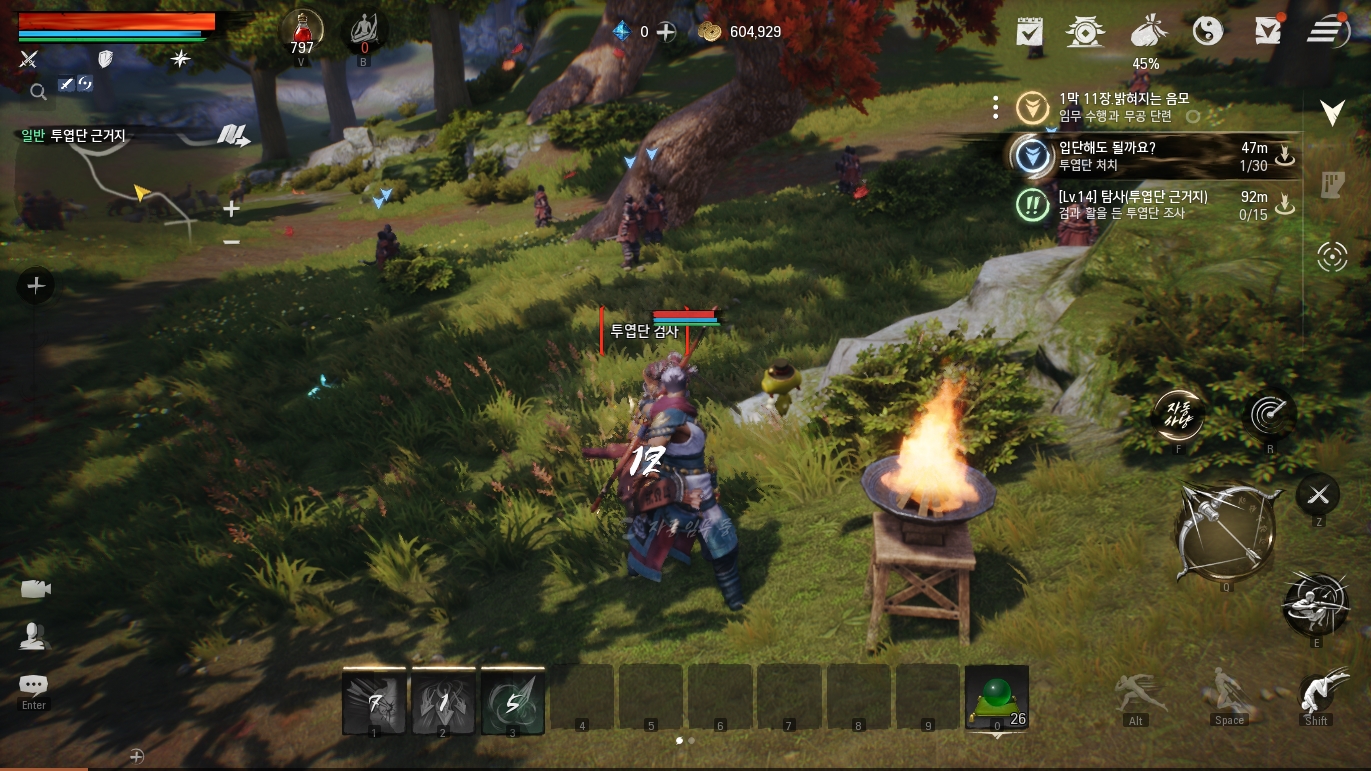Viewport: 1371px width, 771px height.
Task: Add more blue gems with the plus
Action: (666, 32)
